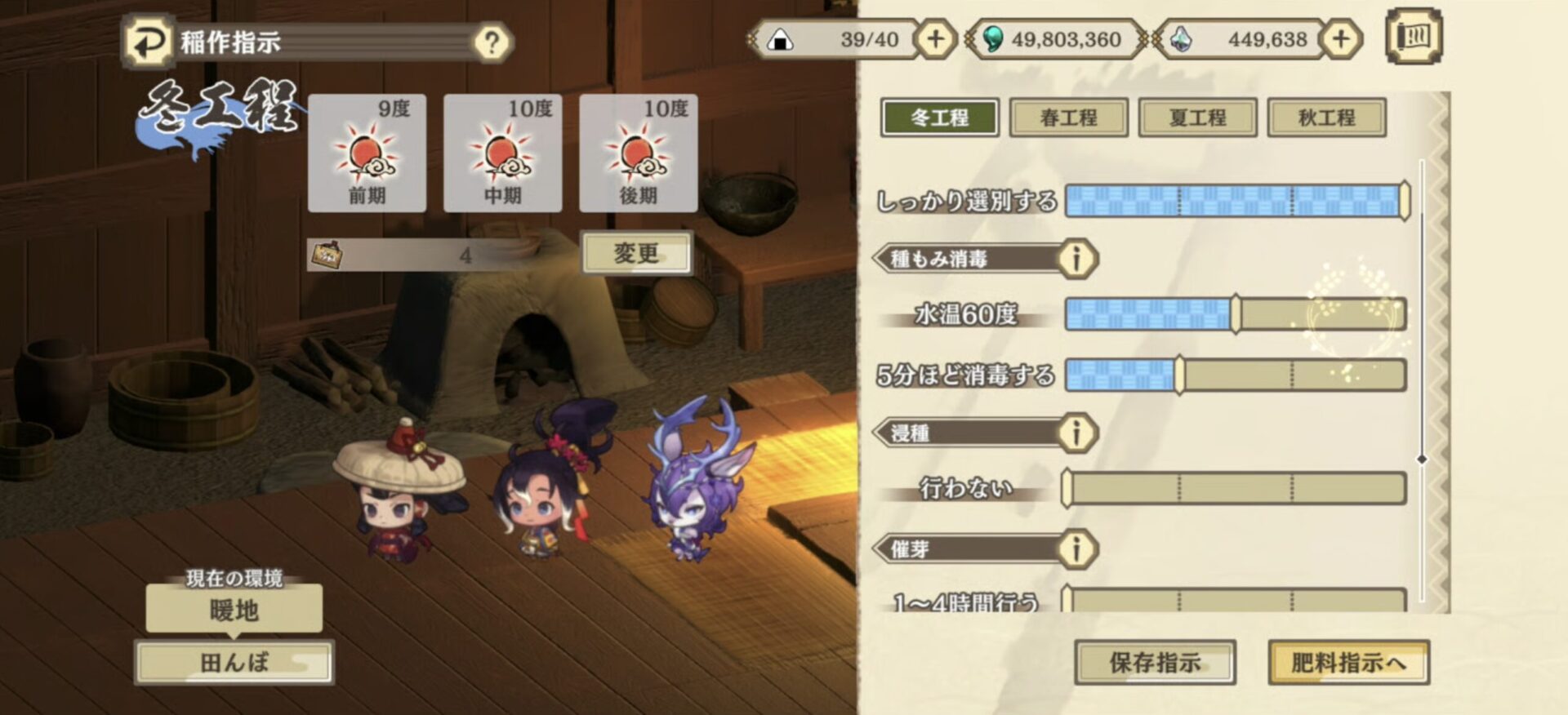
Task: Click the しっかり選別する slider bar
Action: tap(1235, 201)
